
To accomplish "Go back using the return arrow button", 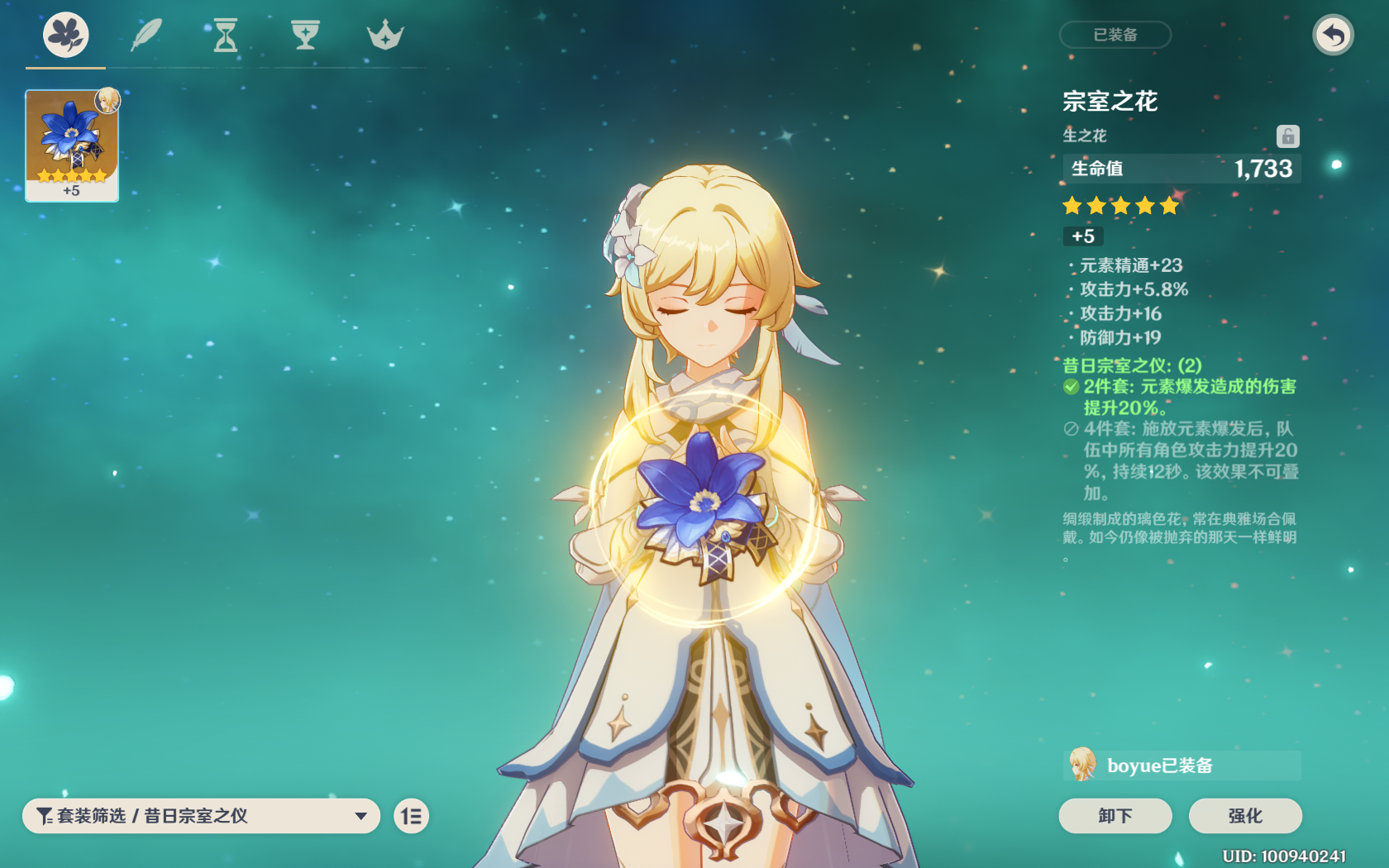I will (x=1333, y=35).
